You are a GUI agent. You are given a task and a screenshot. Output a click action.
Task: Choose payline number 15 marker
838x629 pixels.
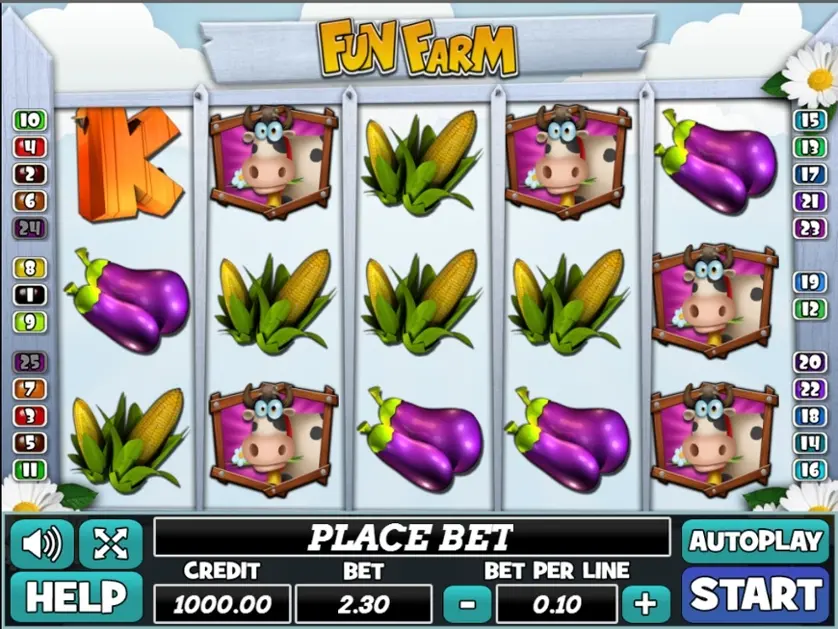pyautogui.click(x=808, y=121)
